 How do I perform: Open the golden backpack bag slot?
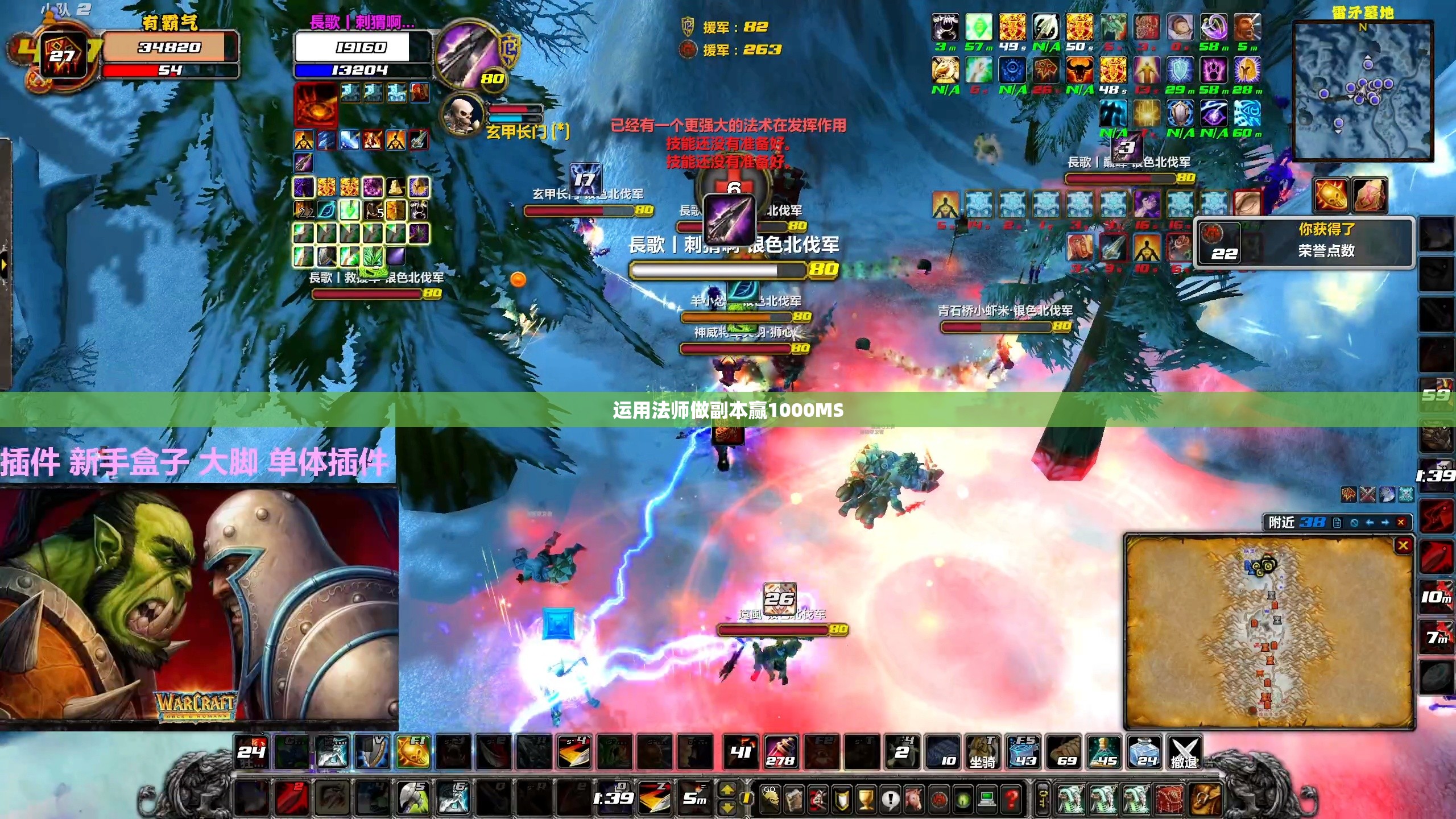point(1205,799)
